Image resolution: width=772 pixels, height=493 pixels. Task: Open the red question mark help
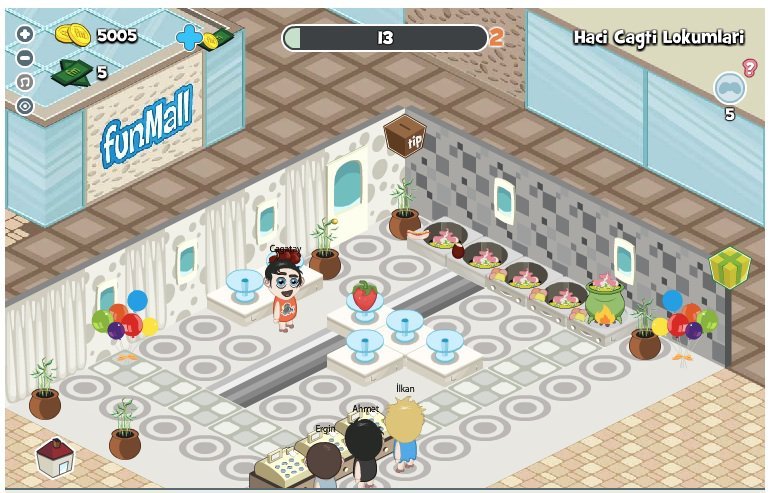(x=749, y=67)
